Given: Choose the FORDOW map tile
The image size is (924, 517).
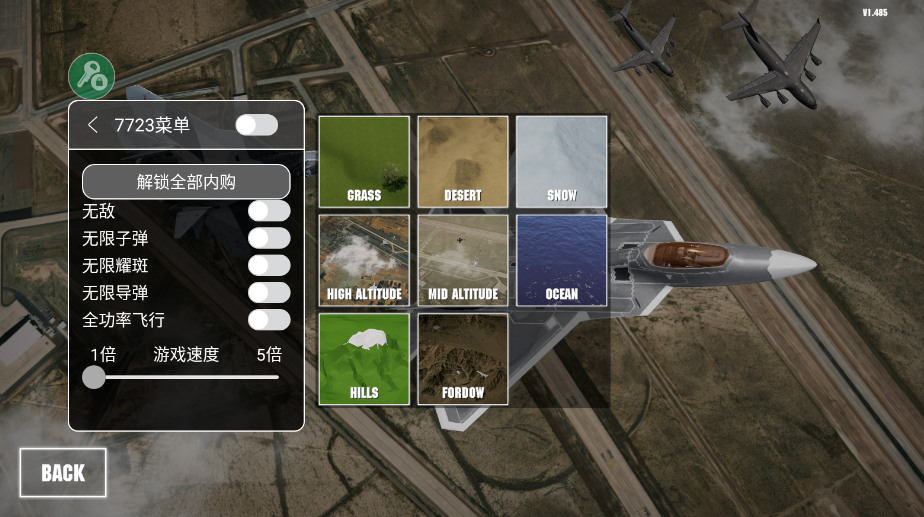Looking at the screenshot, I should (463, 359).
